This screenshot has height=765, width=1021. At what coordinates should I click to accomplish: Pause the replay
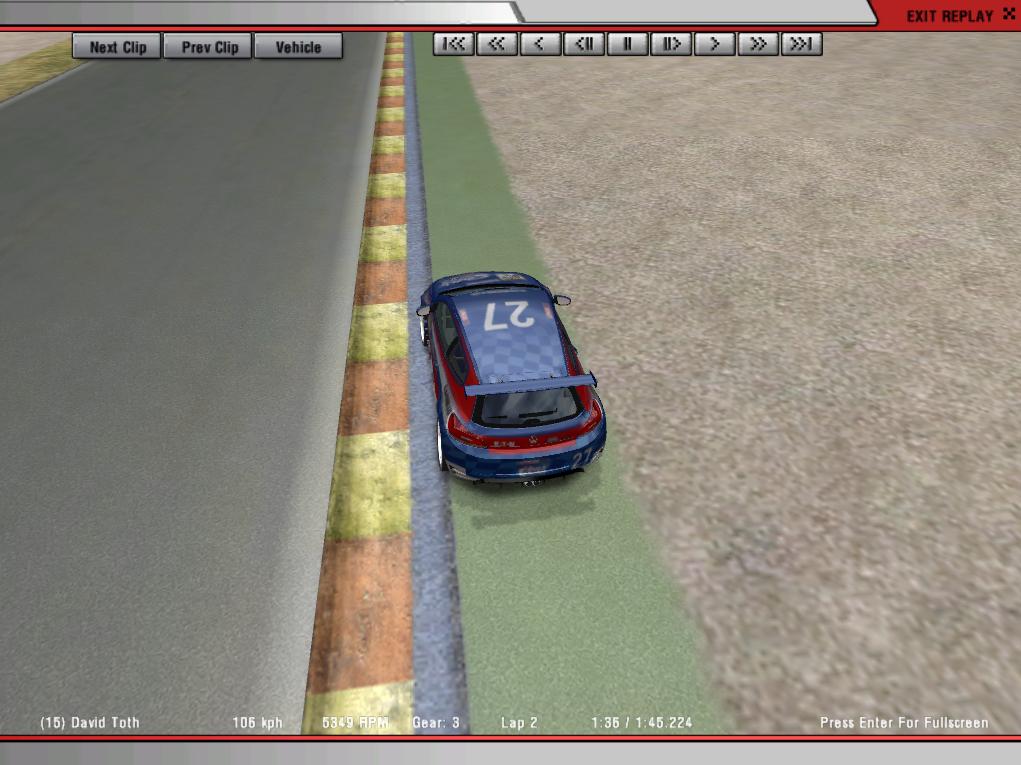(x=628, y=44)
